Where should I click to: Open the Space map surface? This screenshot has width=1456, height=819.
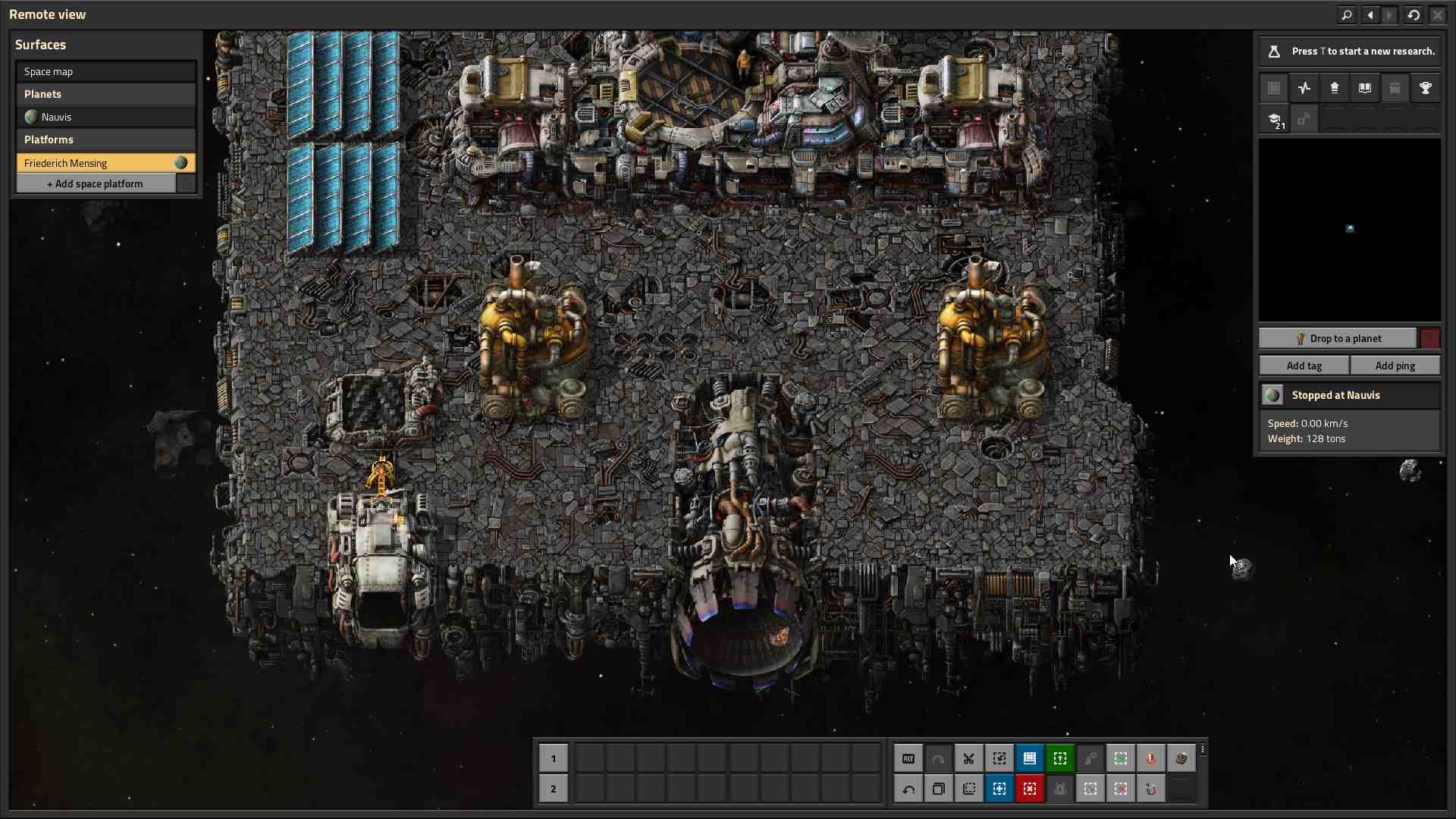[x=105, y=71]
